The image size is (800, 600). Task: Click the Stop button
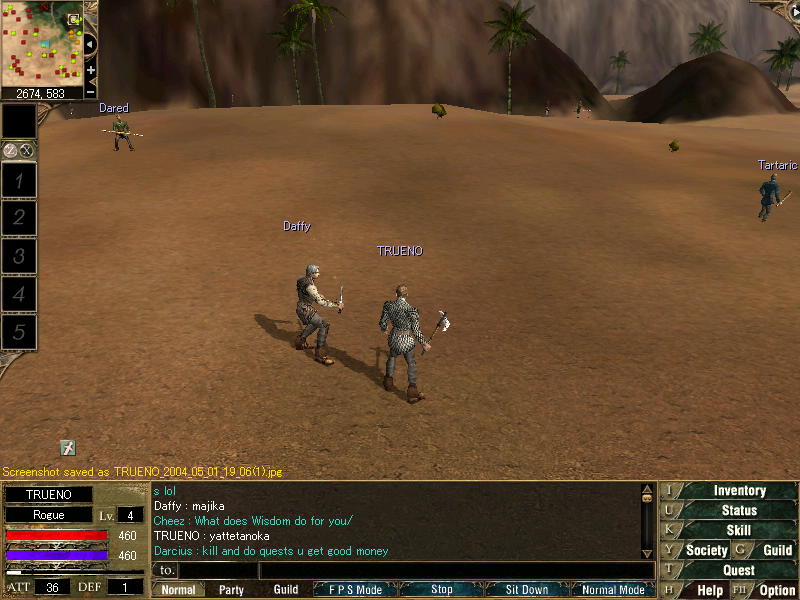click(x=441, y=590)
